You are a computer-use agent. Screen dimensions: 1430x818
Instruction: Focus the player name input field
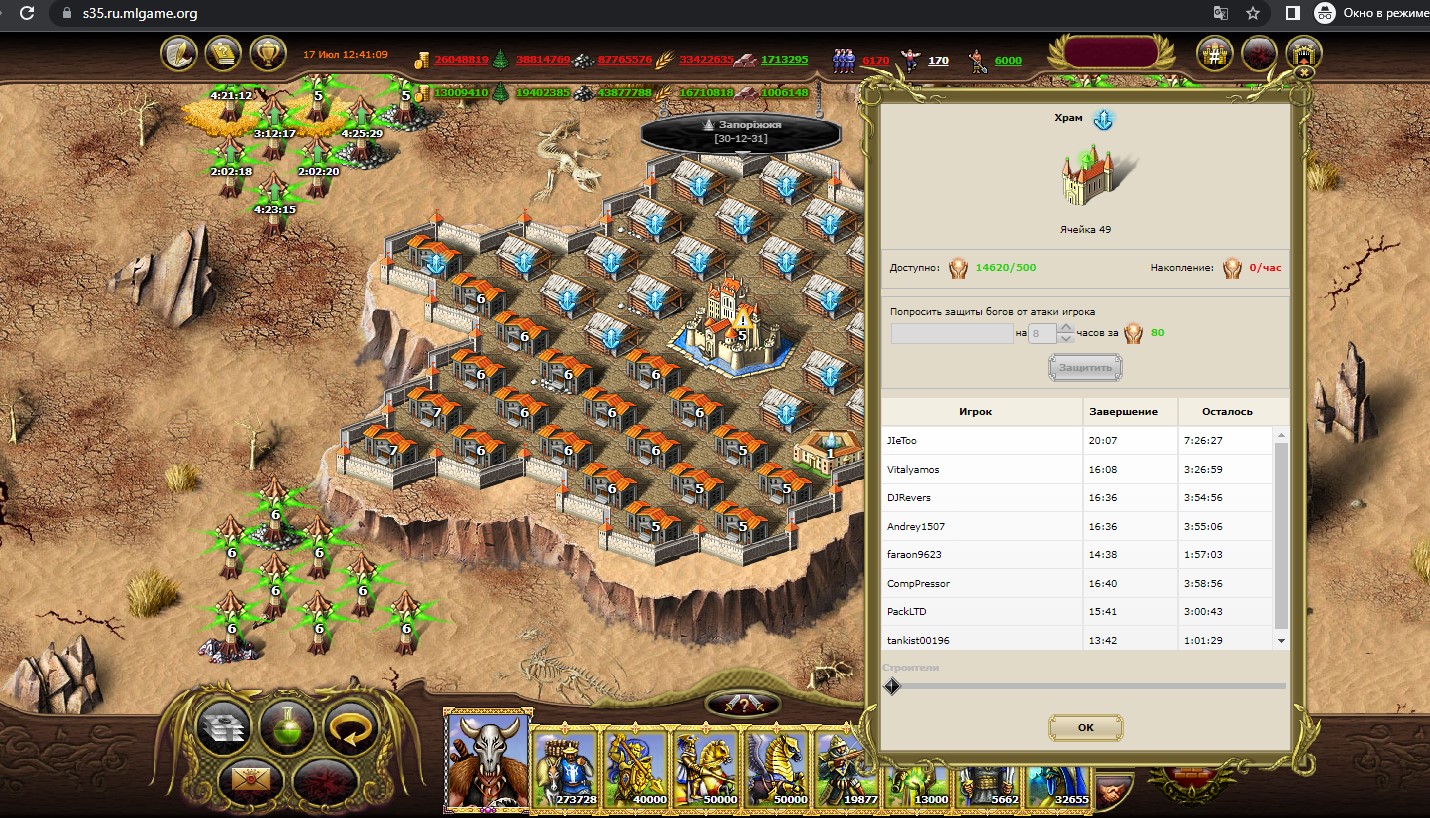952,334
